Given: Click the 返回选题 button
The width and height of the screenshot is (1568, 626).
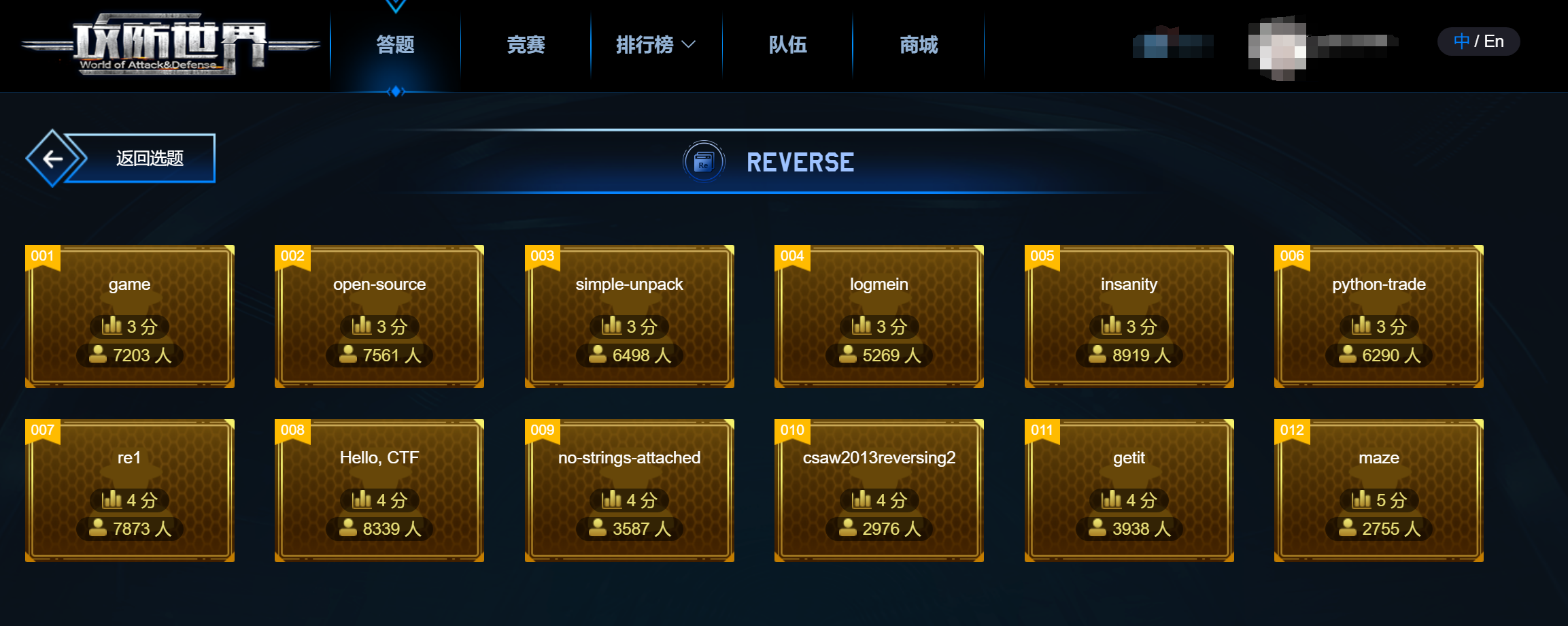Looking at the screenshot, I should [151, 157].
